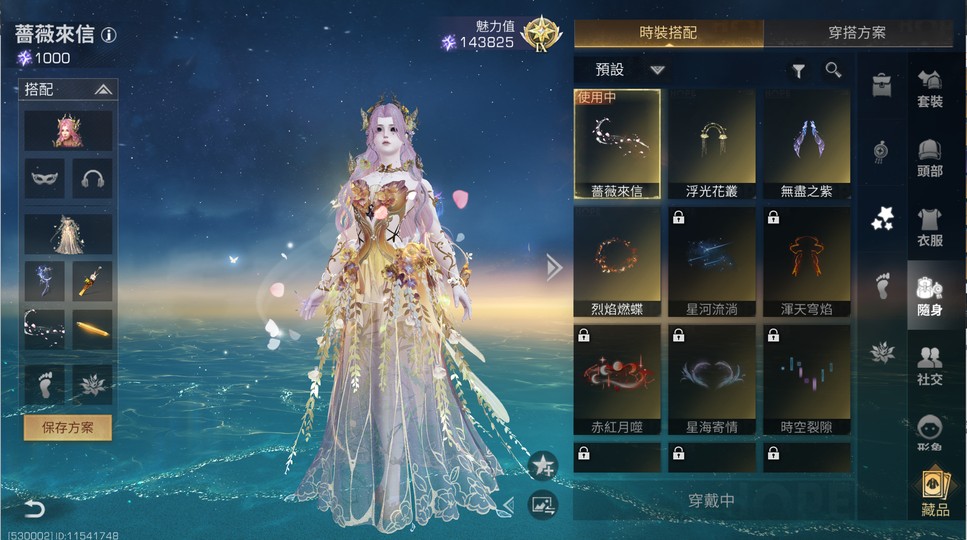Choose the 浮光花叢 accessory tile

(712, 144)
